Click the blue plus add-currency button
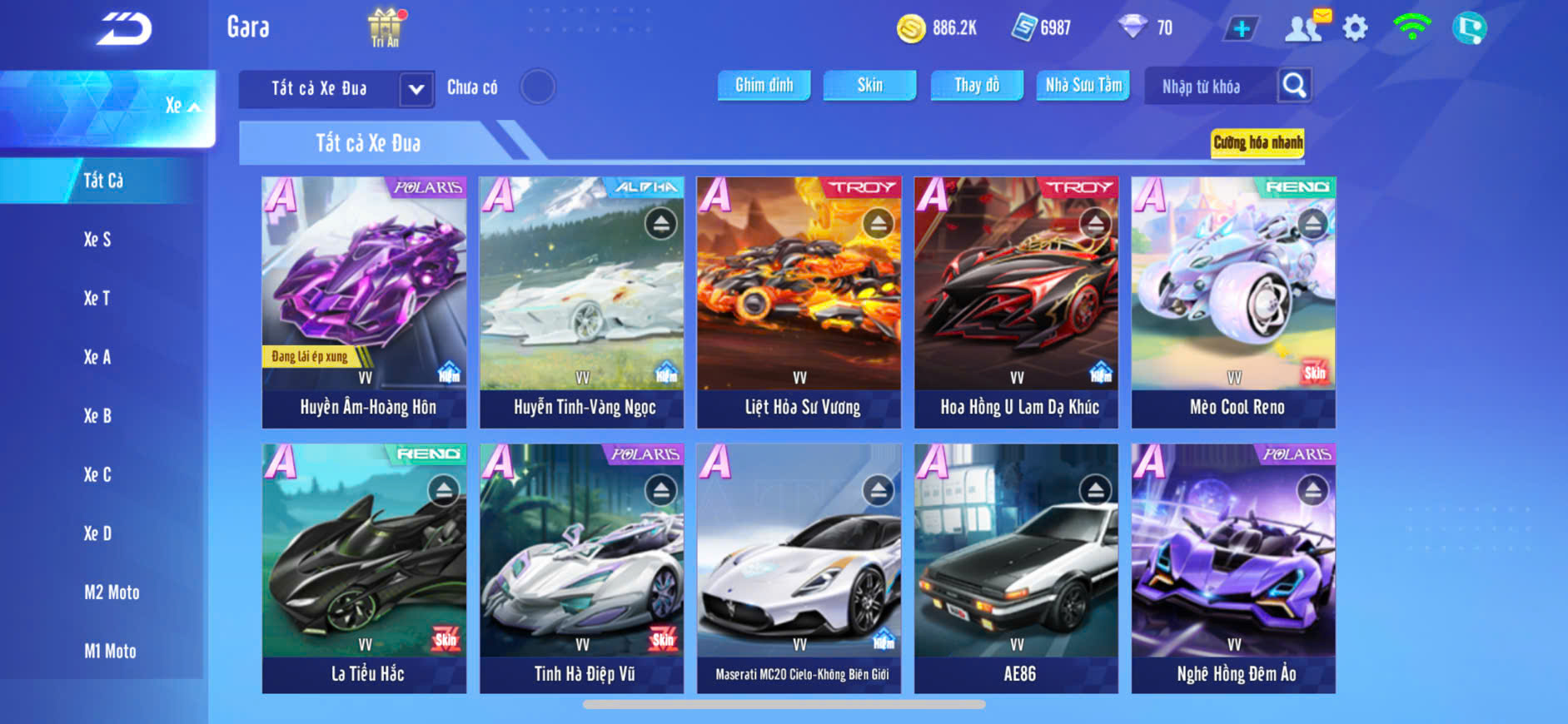The height and width of the screenshot is (724, 1568). (x=1241, y=28)
